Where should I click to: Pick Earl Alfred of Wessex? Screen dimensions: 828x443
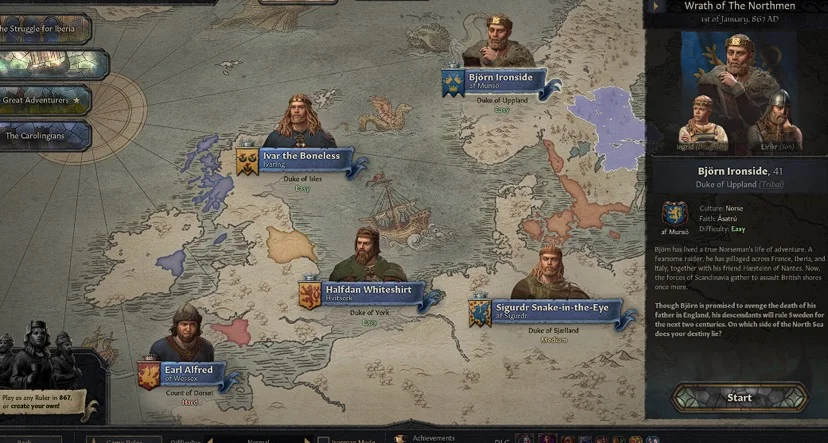188,372
